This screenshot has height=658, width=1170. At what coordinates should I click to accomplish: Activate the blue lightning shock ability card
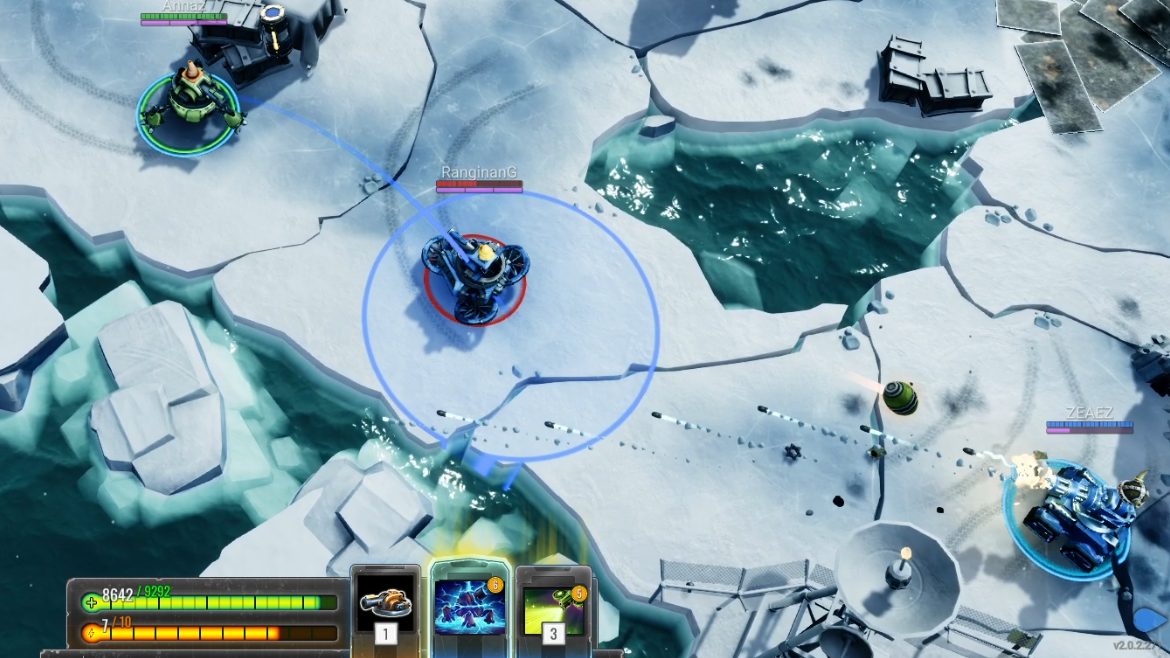coord(469,606)
